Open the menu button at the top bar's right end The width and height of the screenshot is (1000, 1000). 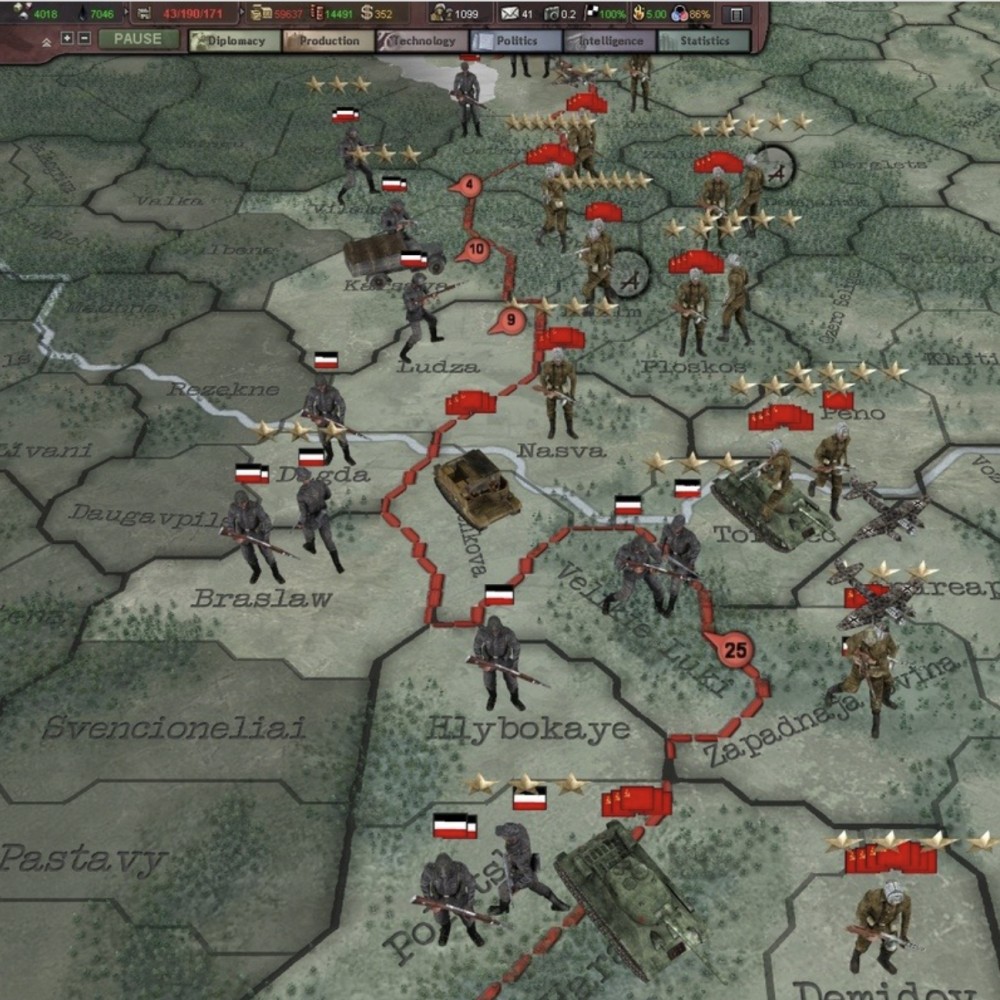(736, 15)
